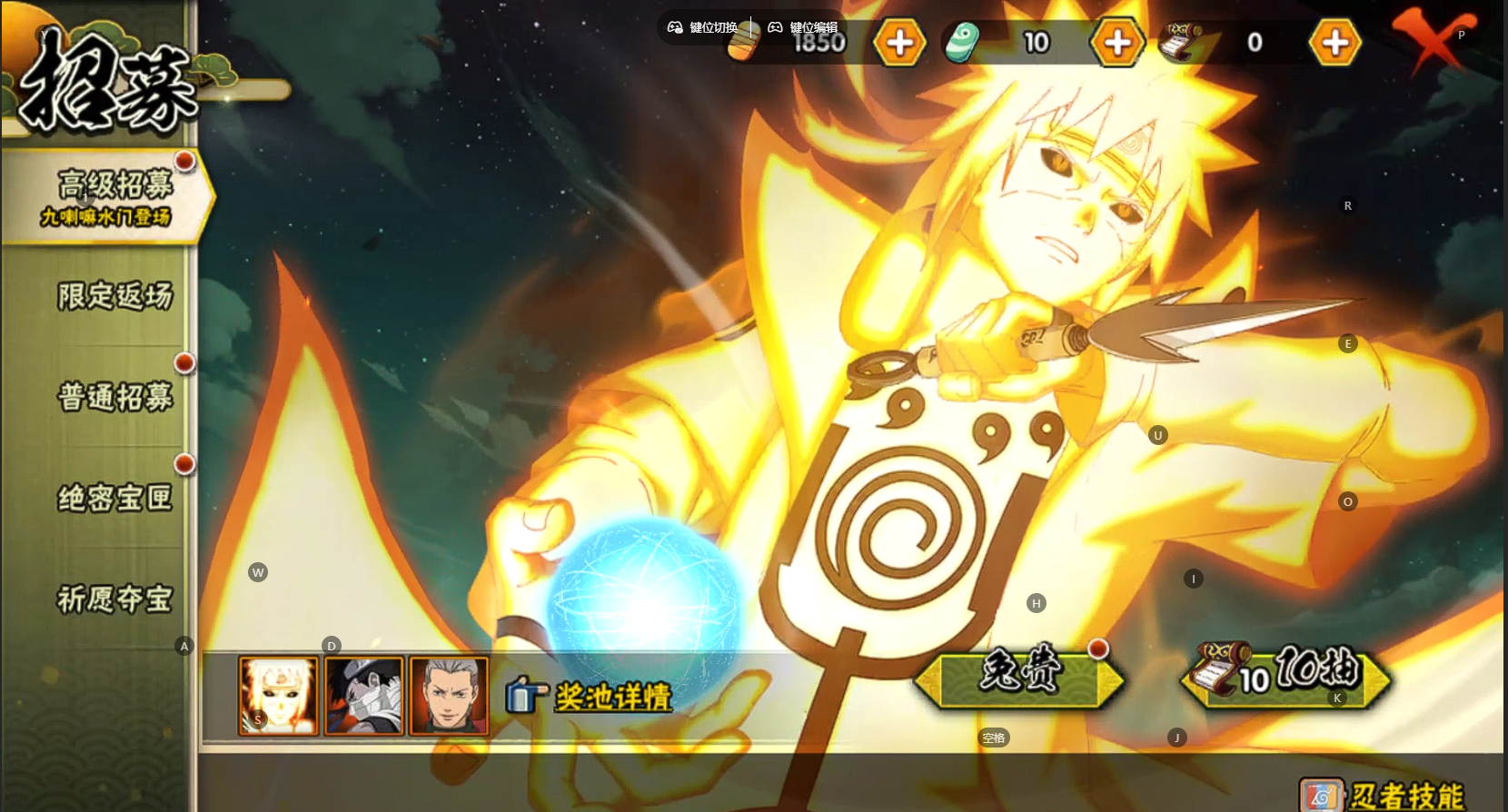The height and width of the screenshot is (812, 1508).
Task: Open the 限定返场 tab
Action: point(114,296)
